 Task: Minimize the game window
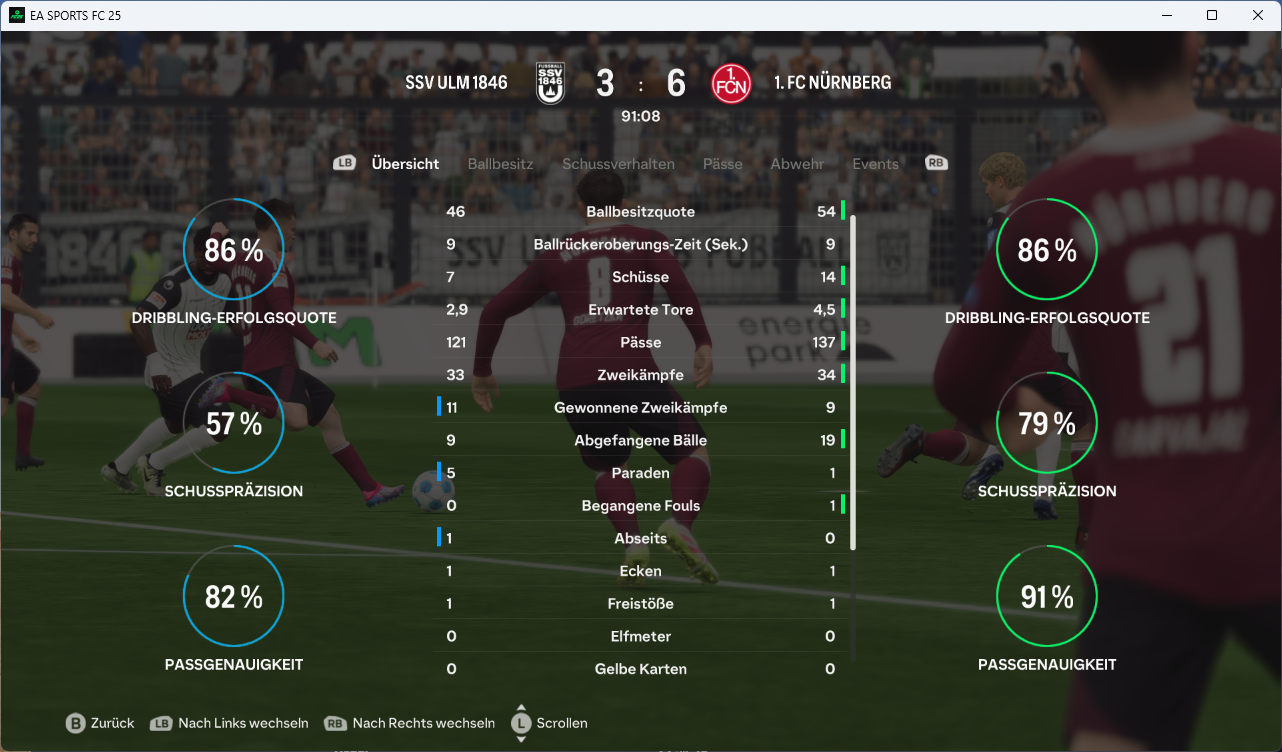1166,15
